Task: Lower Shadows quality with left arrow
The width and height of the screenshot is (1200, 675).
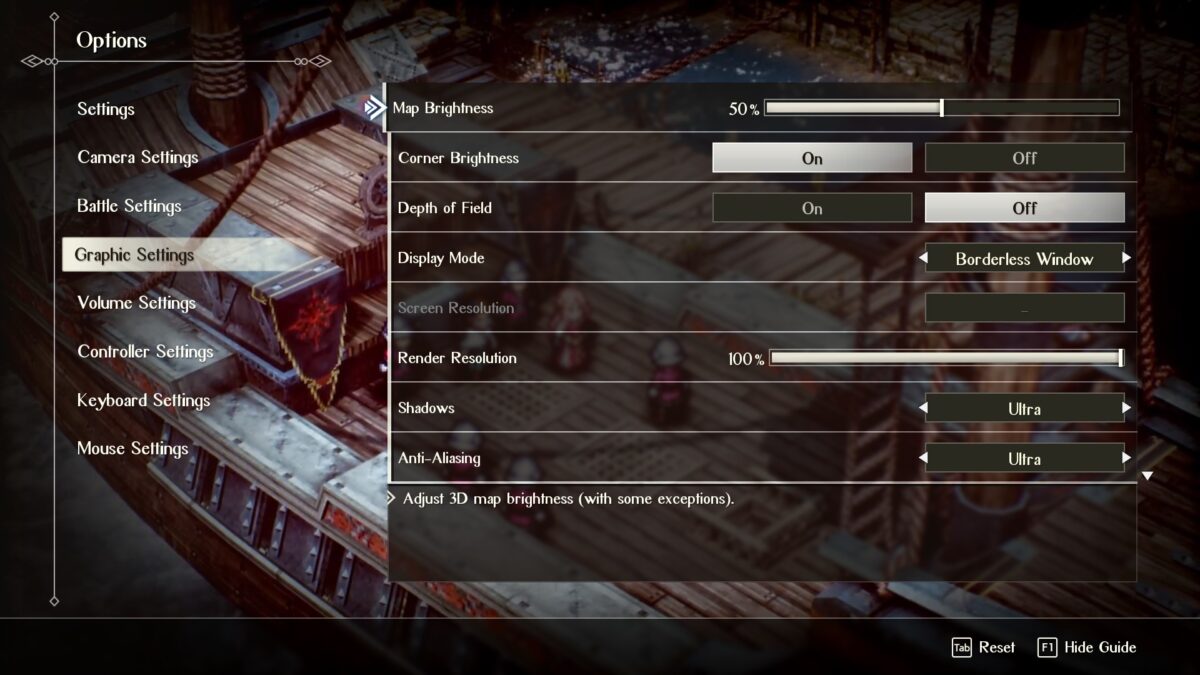Action: coord(922,408)
